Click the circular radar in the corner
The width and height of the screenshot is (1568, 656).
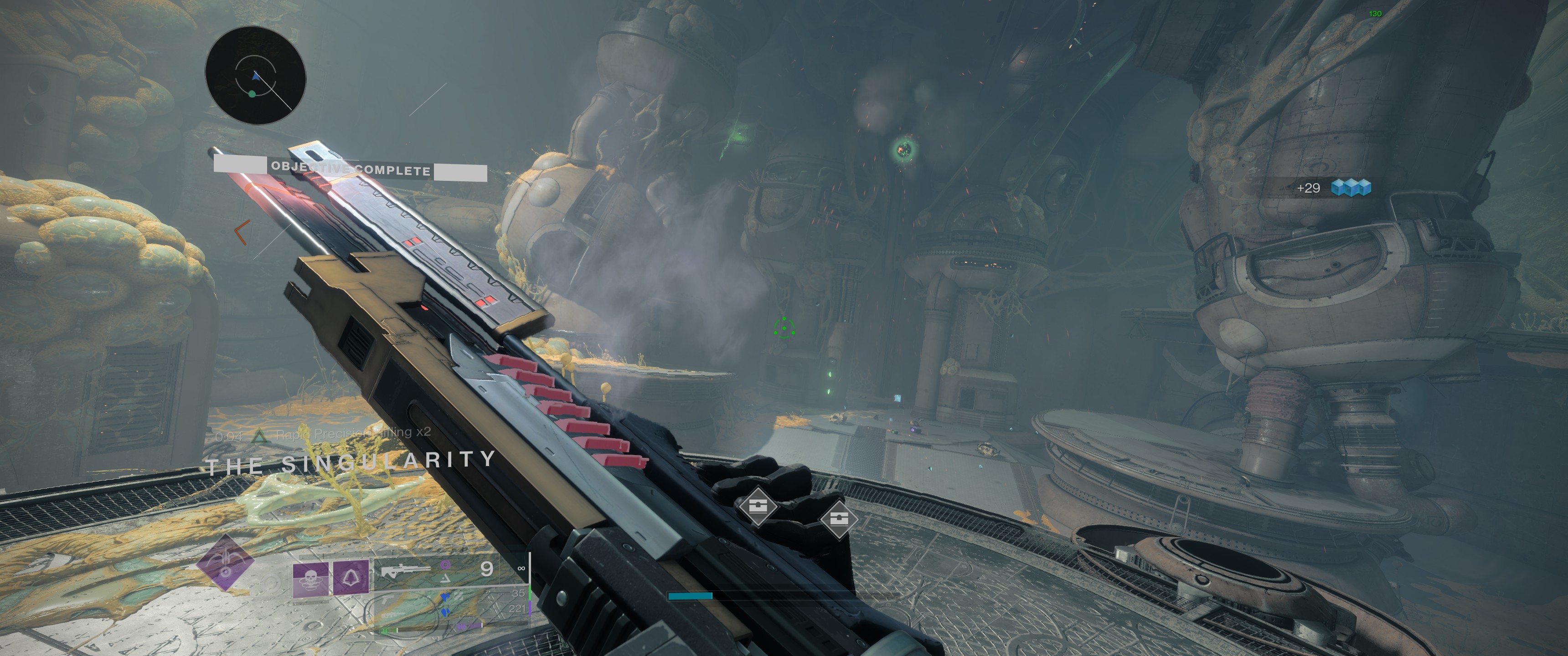pos(255,76)
